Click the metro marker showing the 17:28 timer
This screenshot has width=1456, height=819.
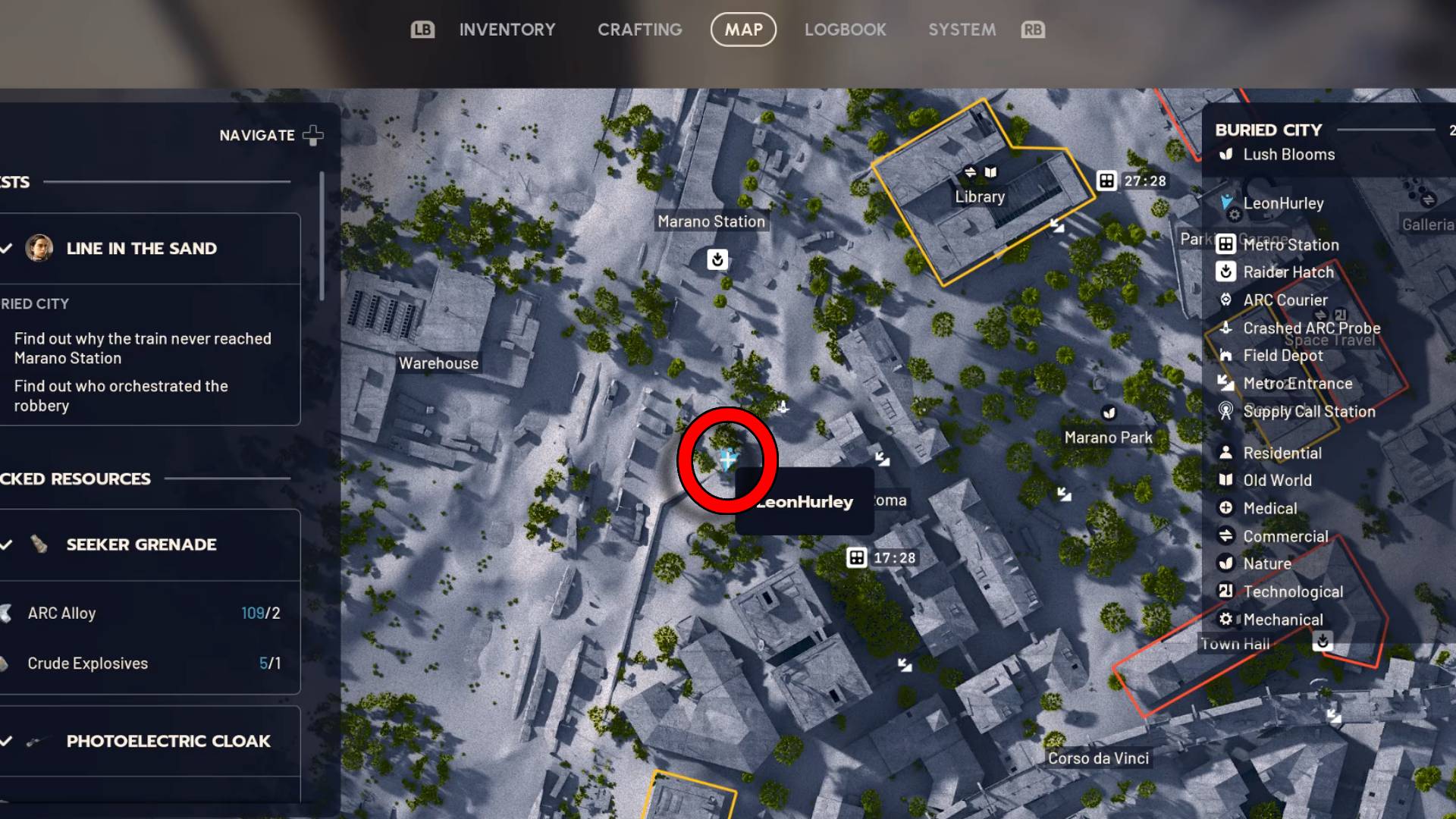[x=855, y=557]
